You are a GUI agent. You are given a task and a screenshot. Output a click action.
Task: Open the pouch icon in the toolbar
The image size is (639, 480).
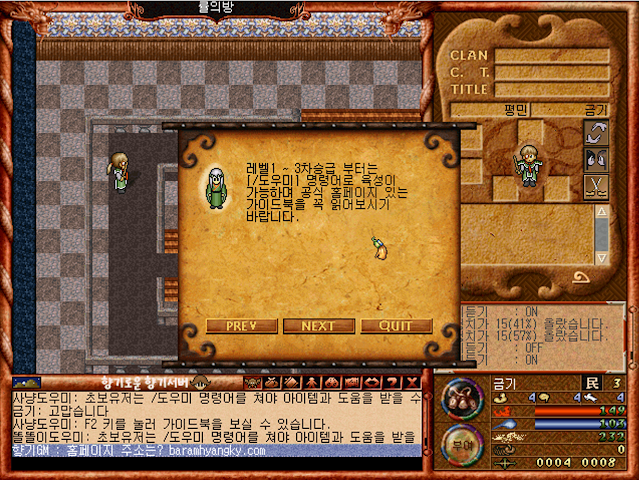272,383
